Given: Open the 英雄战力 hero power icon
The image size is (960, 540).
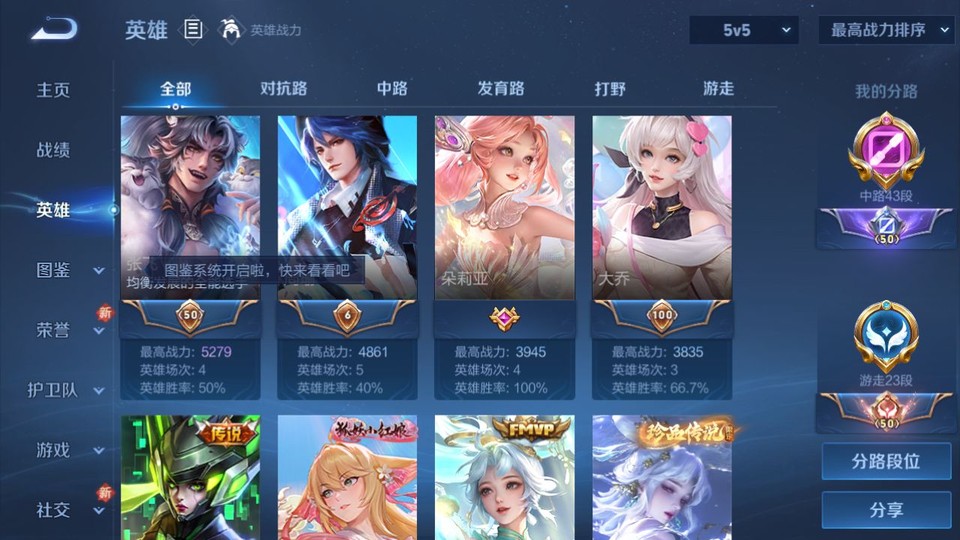Looking at the screenshot, I should tap(232, 30).
